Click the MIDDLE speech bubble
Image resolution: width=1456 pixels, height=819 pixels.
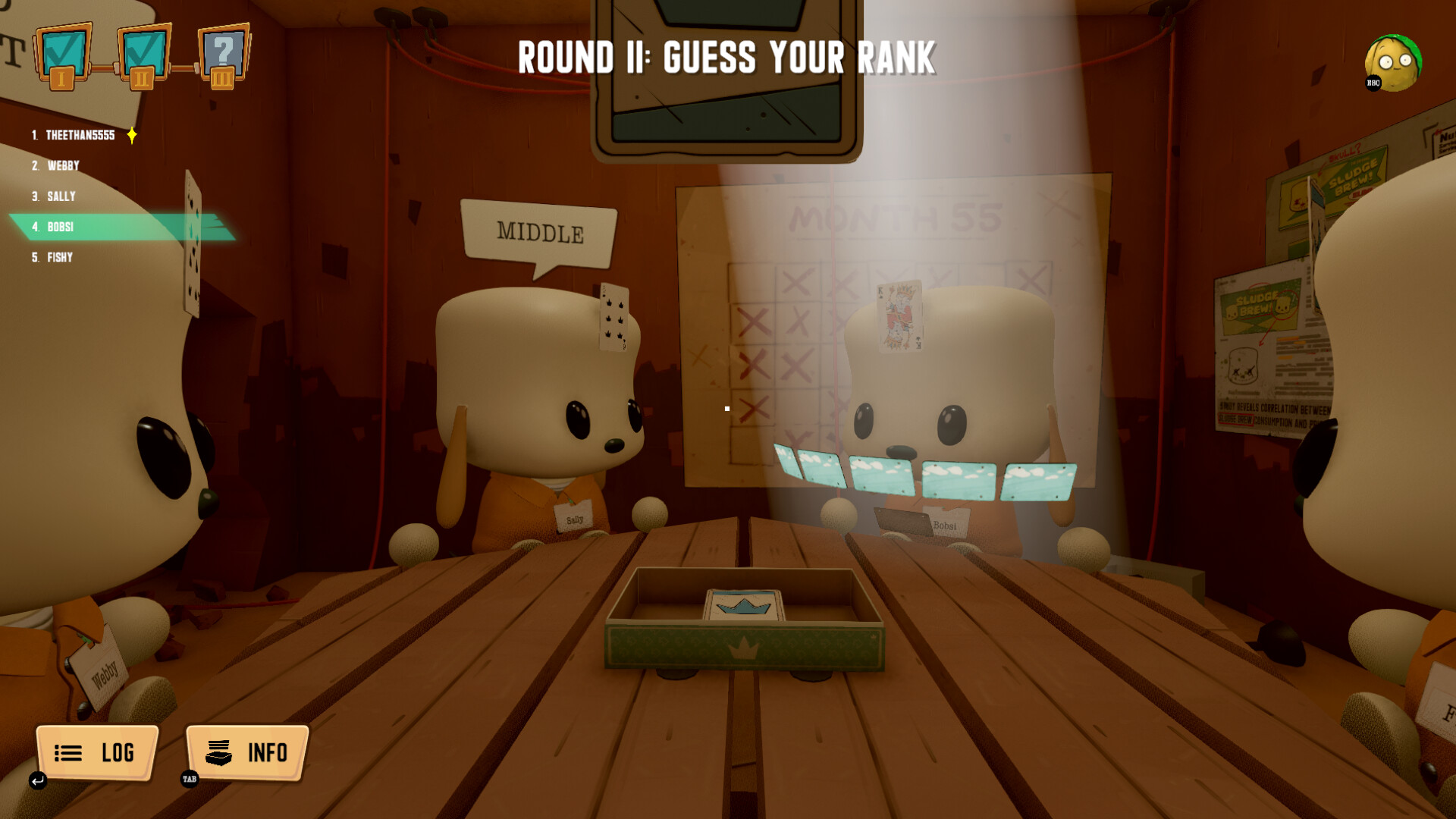click(x=541, y=231)
